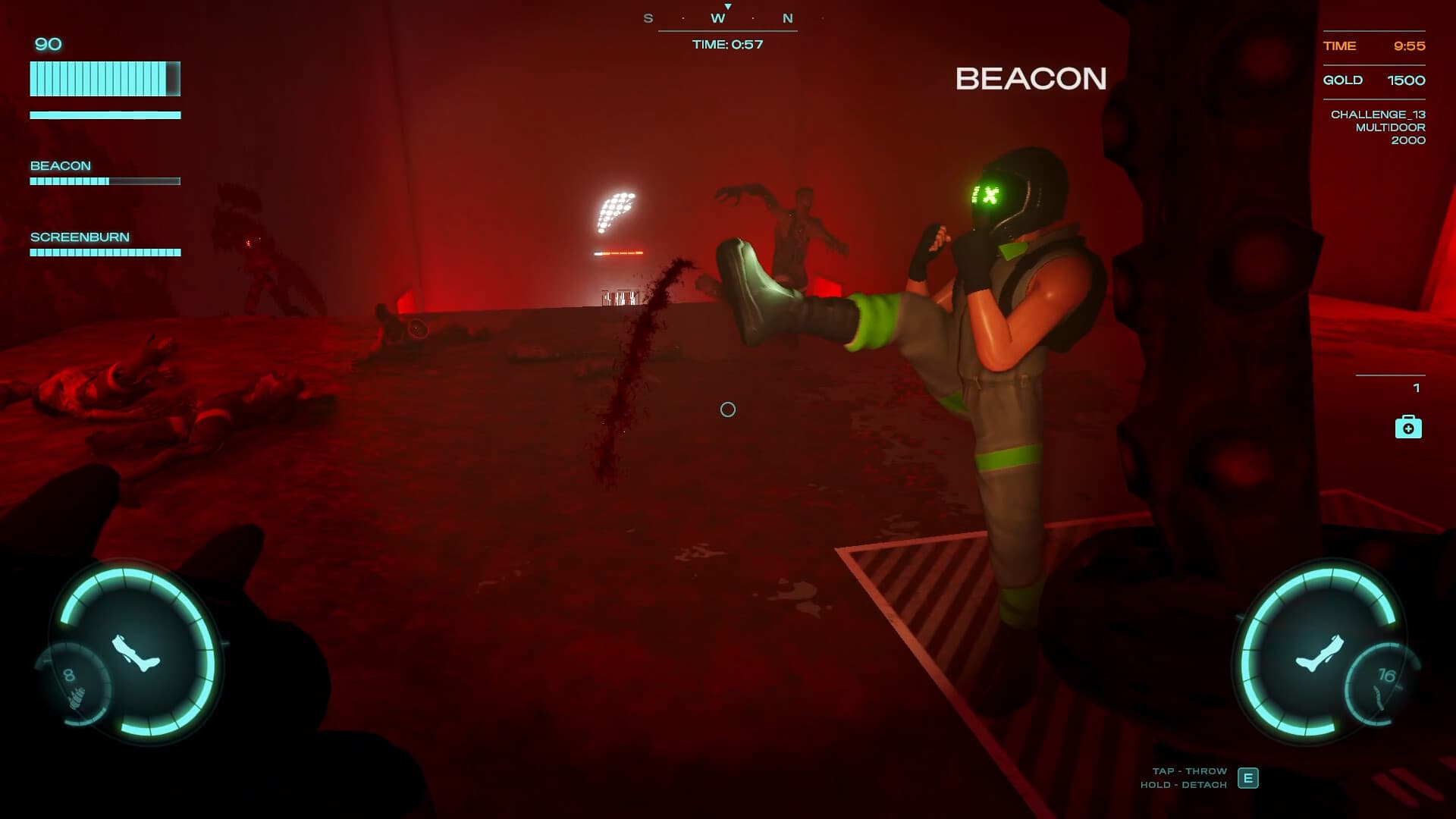1456x819 pixels.
Task: Click the medkit icon below the counter
Action: point(1407,428)
